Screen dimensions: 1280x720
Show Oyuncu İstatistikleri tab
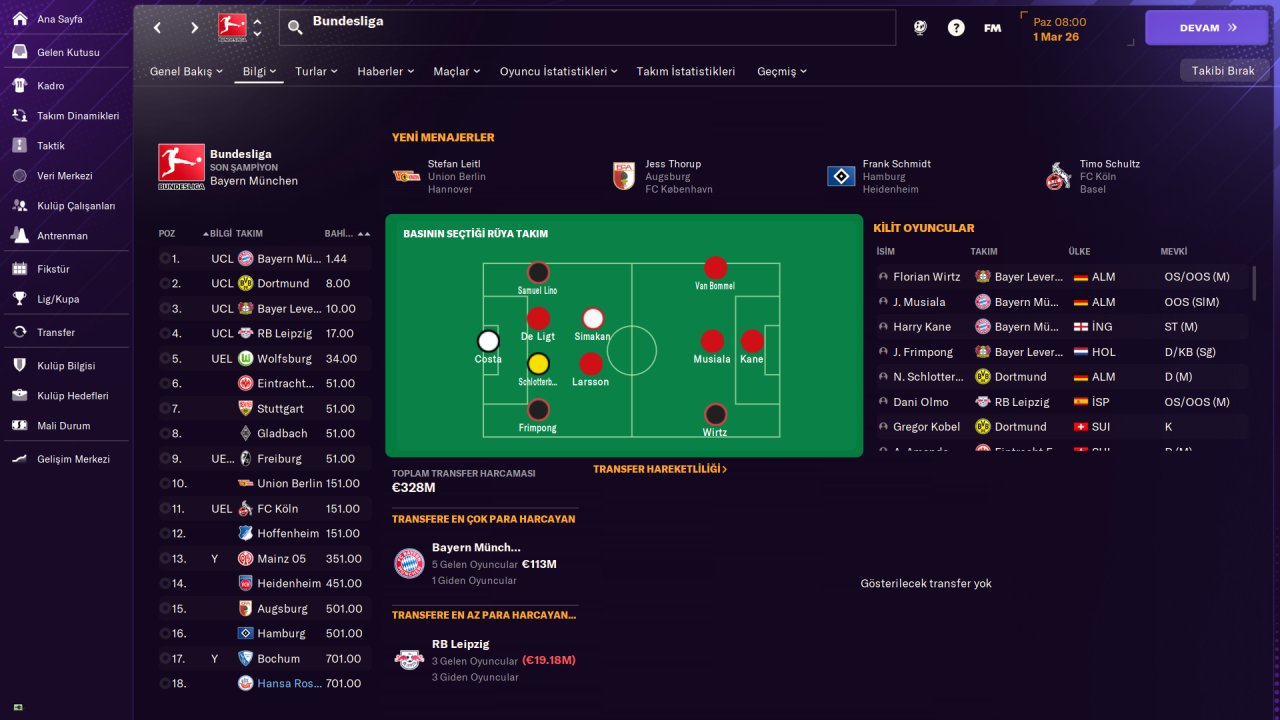click(x=558, y=72)
